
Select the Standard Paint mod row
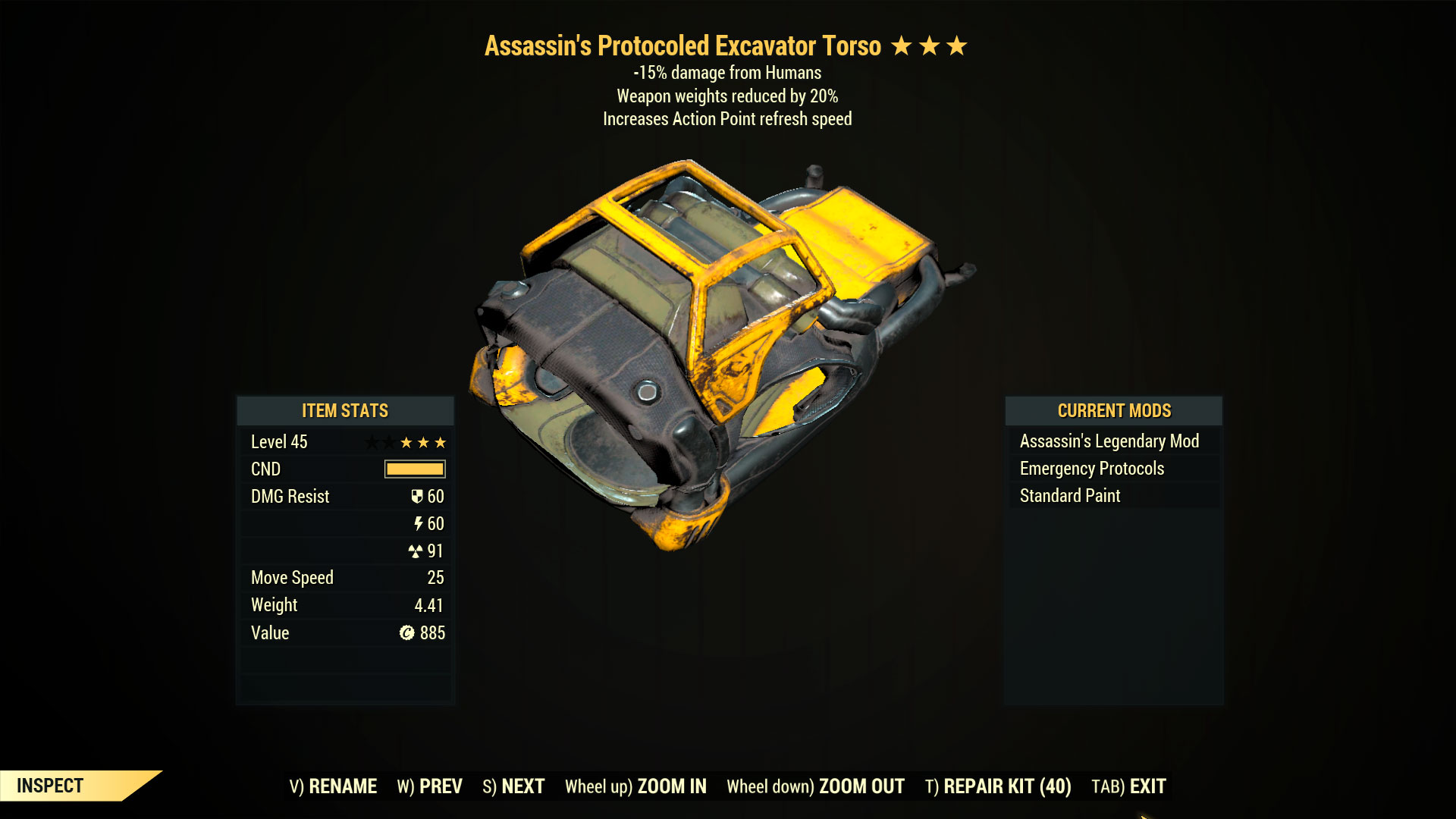point(1070,496)
